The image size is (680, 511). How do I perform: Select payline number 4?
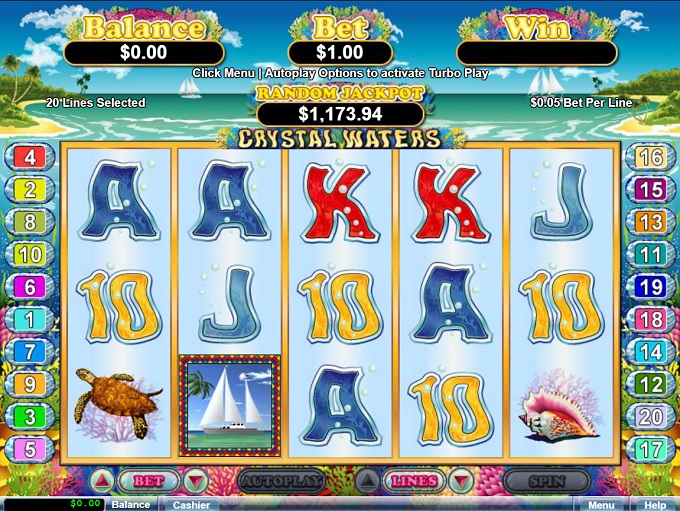coord(30,157)
